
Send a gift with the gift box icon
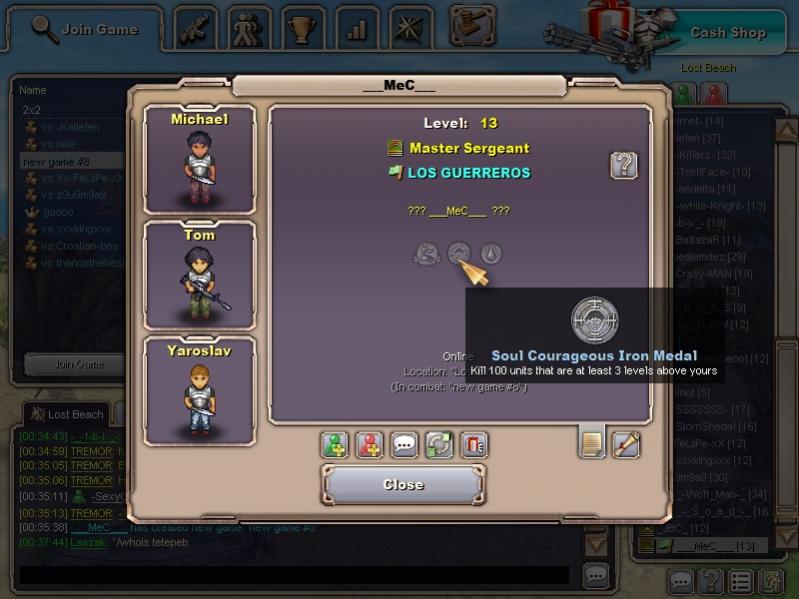(x=474, y=445)
